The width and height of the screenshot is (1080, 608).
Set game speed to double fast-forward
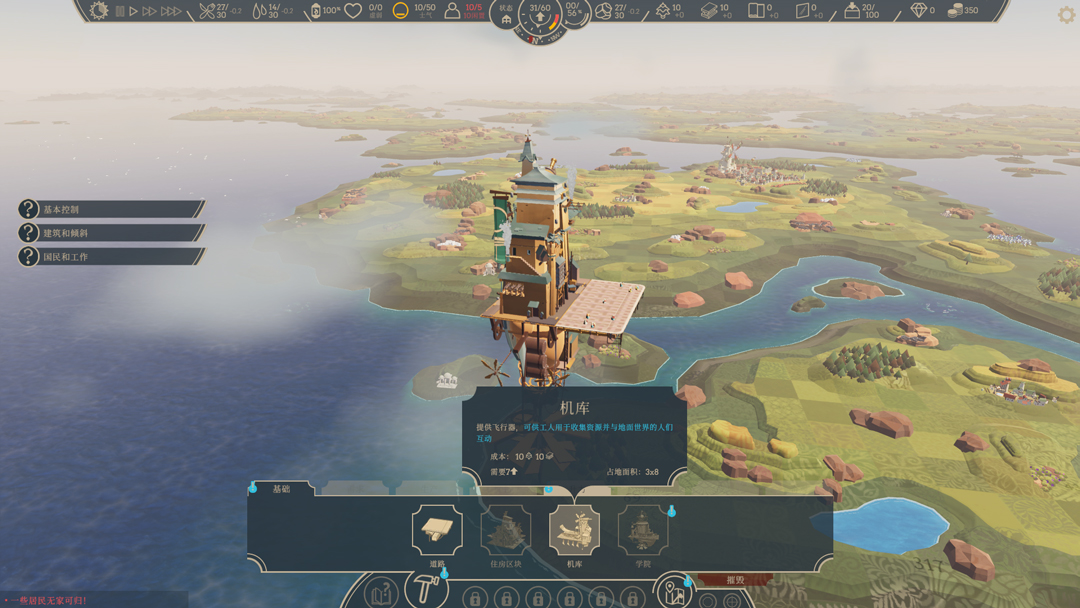(x=150, y=12)
